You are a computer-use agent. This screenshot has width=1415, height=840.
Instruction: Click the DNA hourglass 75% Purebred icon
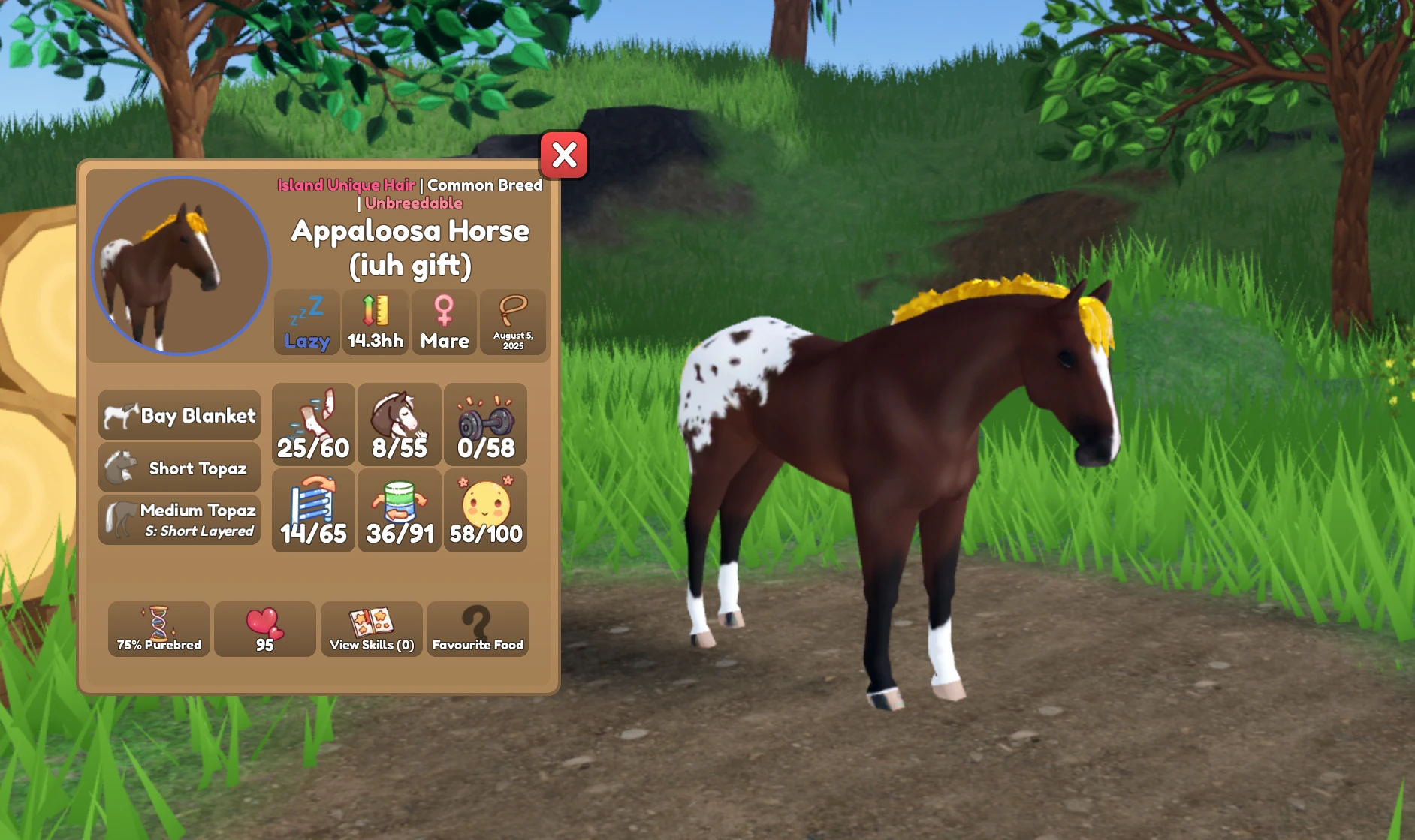(x=158, y=629)
